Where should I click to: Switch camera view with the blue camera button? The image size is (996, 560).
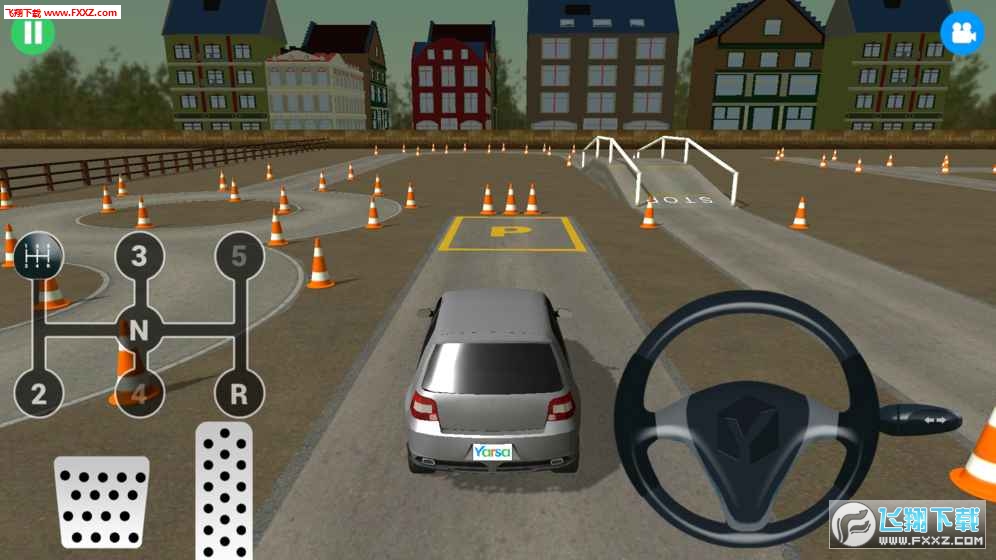pyautogui.click(x=961, y=33)
